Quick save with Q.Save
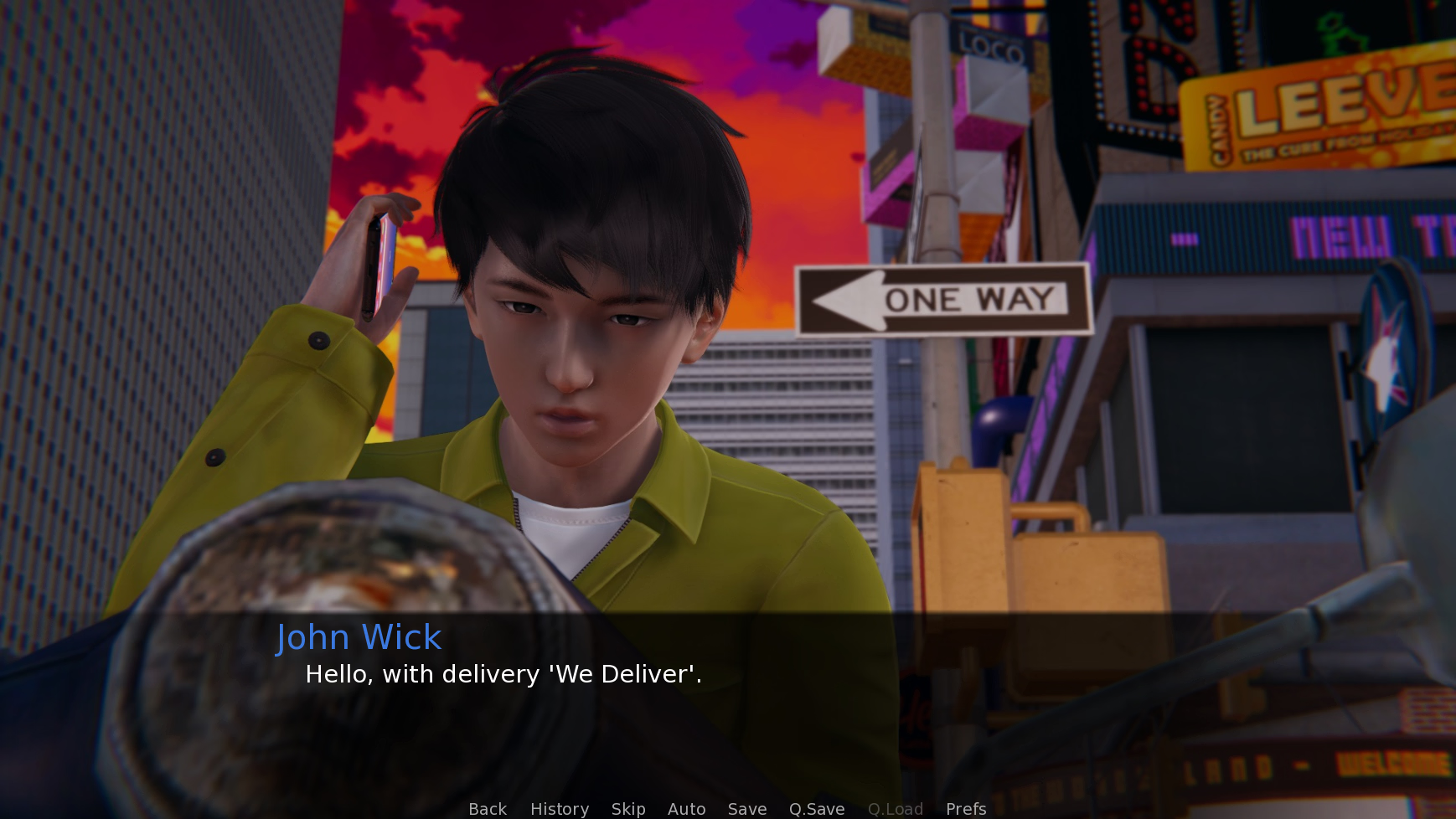1456x819 pixels. 817,809
